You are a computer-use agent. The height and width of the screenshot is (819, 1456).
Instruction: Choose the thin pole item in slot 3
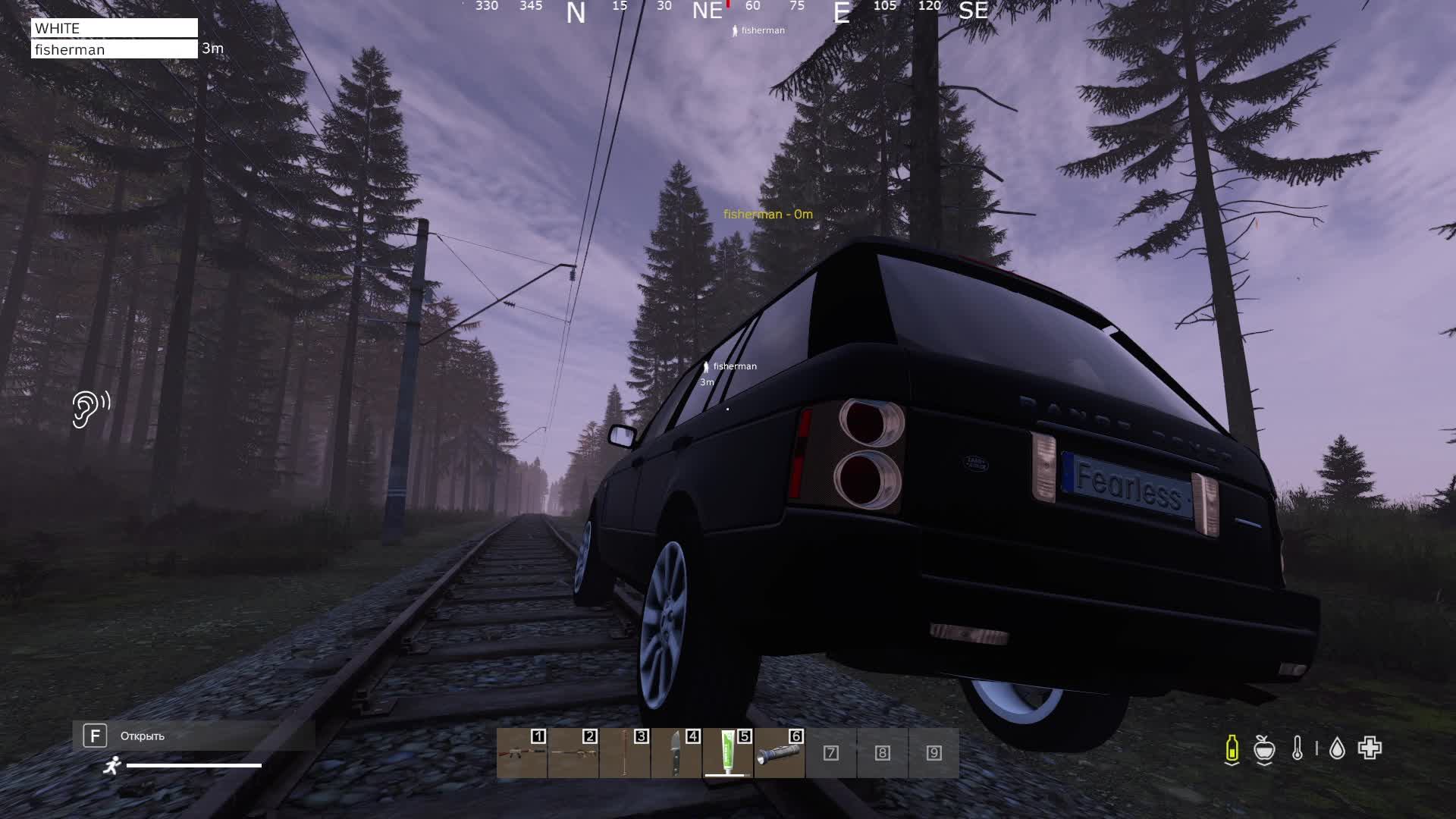[625, 753]
